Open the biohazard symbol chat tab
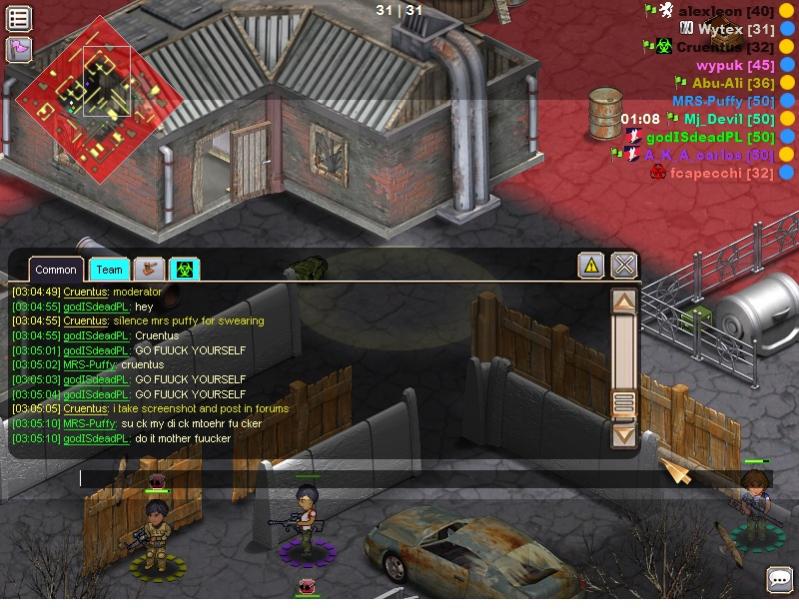The height and width of the screenshot is (613, 799). click(x=185, y=269)
